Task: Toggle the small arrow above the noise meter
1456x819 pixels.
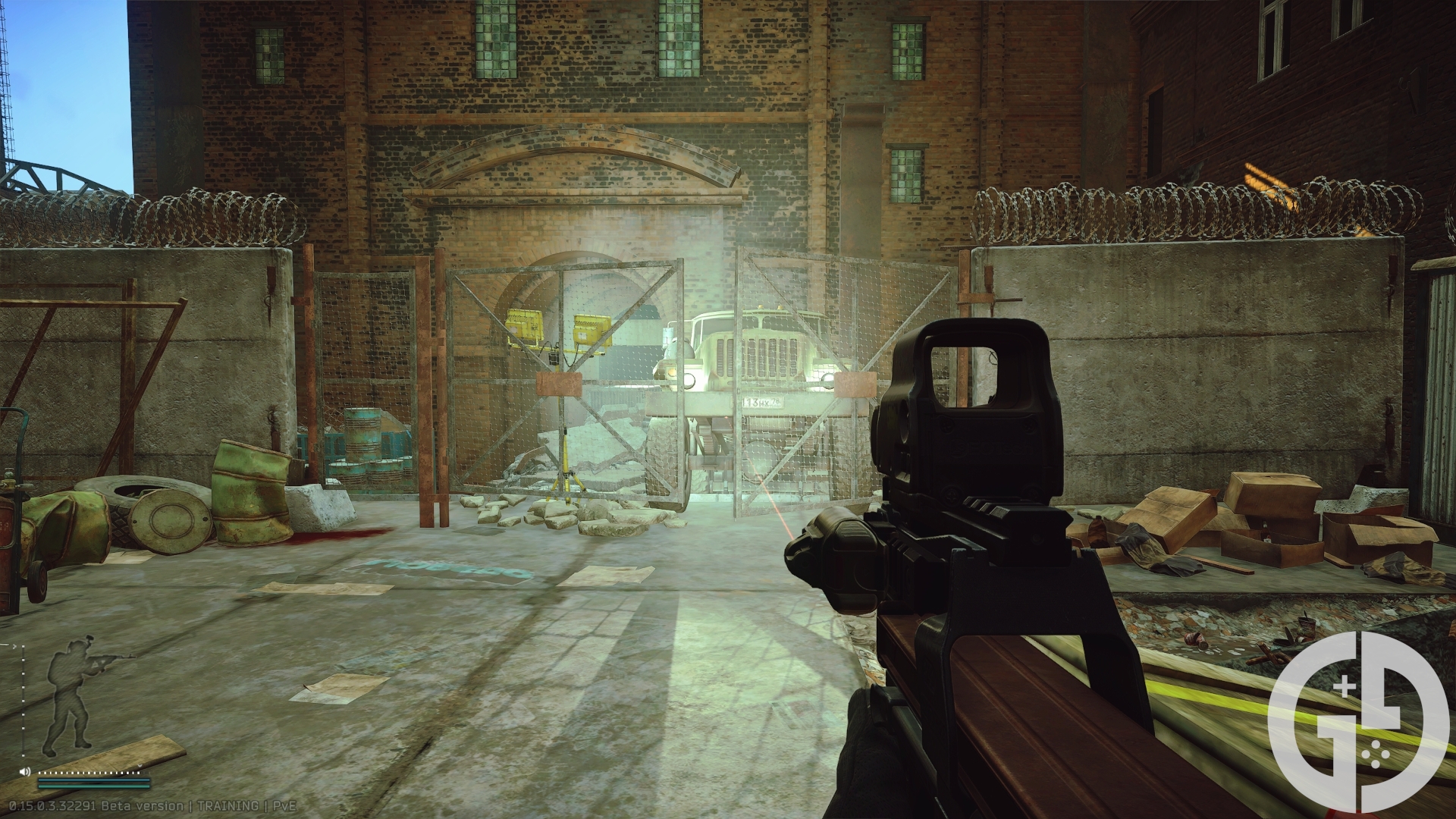Action: tap(140, 766)
